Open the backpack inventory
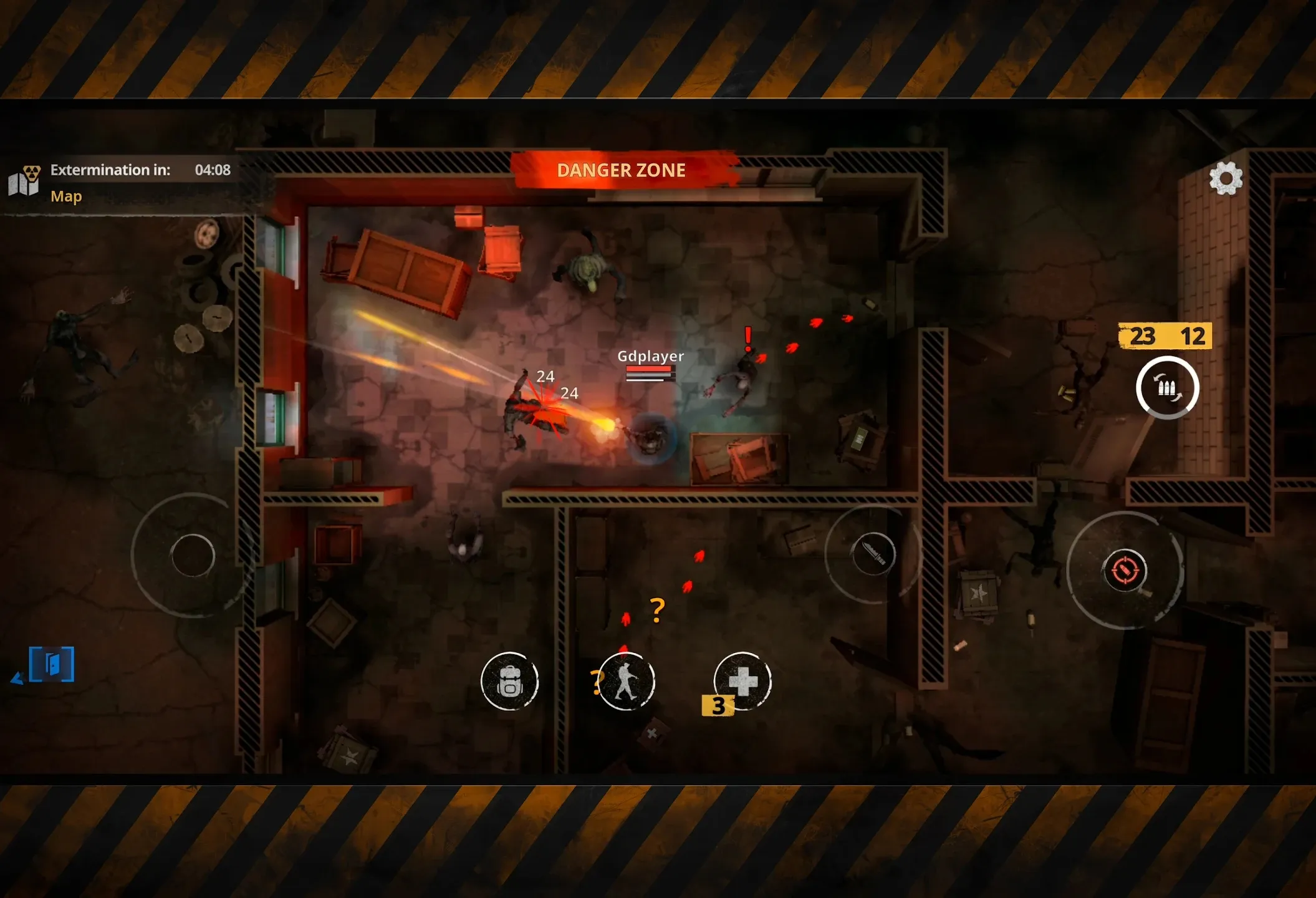Image resolution: width=1316 pixels, height=898 pixels. (509, 682)
